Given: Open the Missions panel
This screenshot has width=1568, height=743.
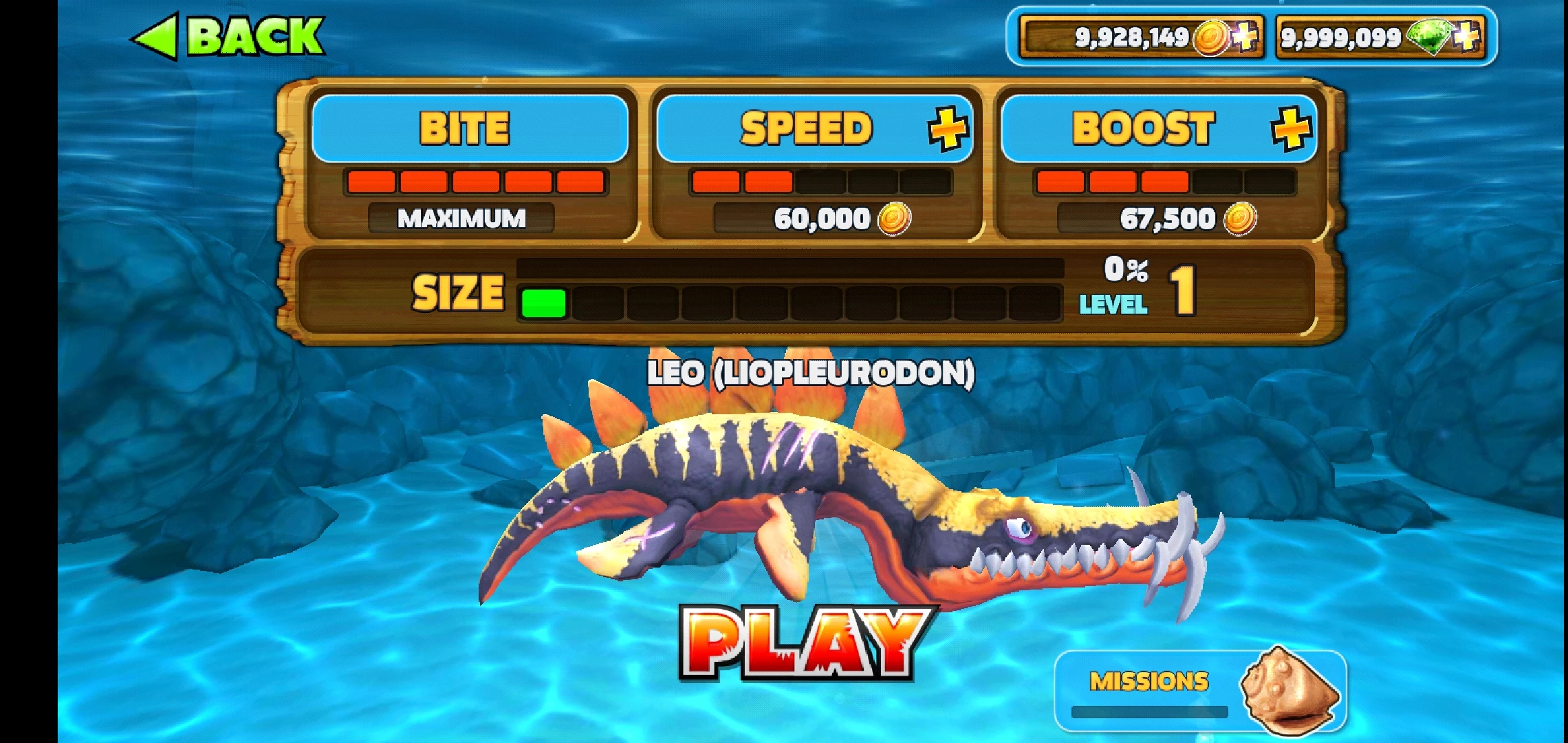Looking at the screenshot, I should [x=1199, y=690].
